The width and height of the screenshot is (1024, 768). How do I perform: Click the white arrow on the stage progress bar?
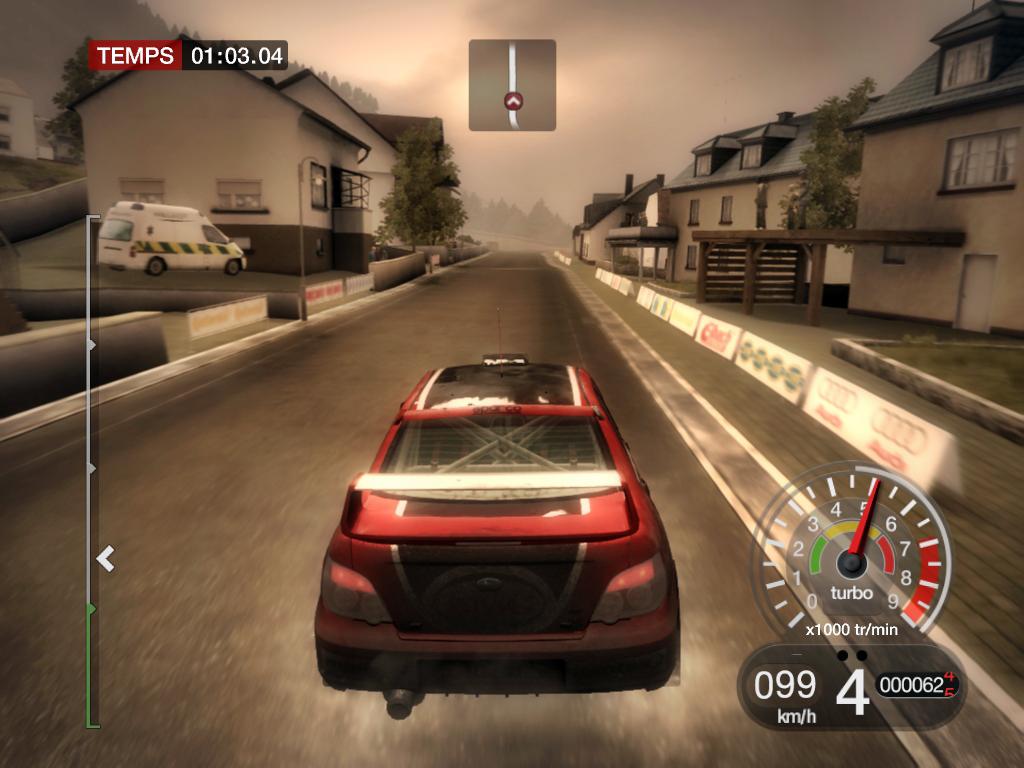[x=105, y=558]
